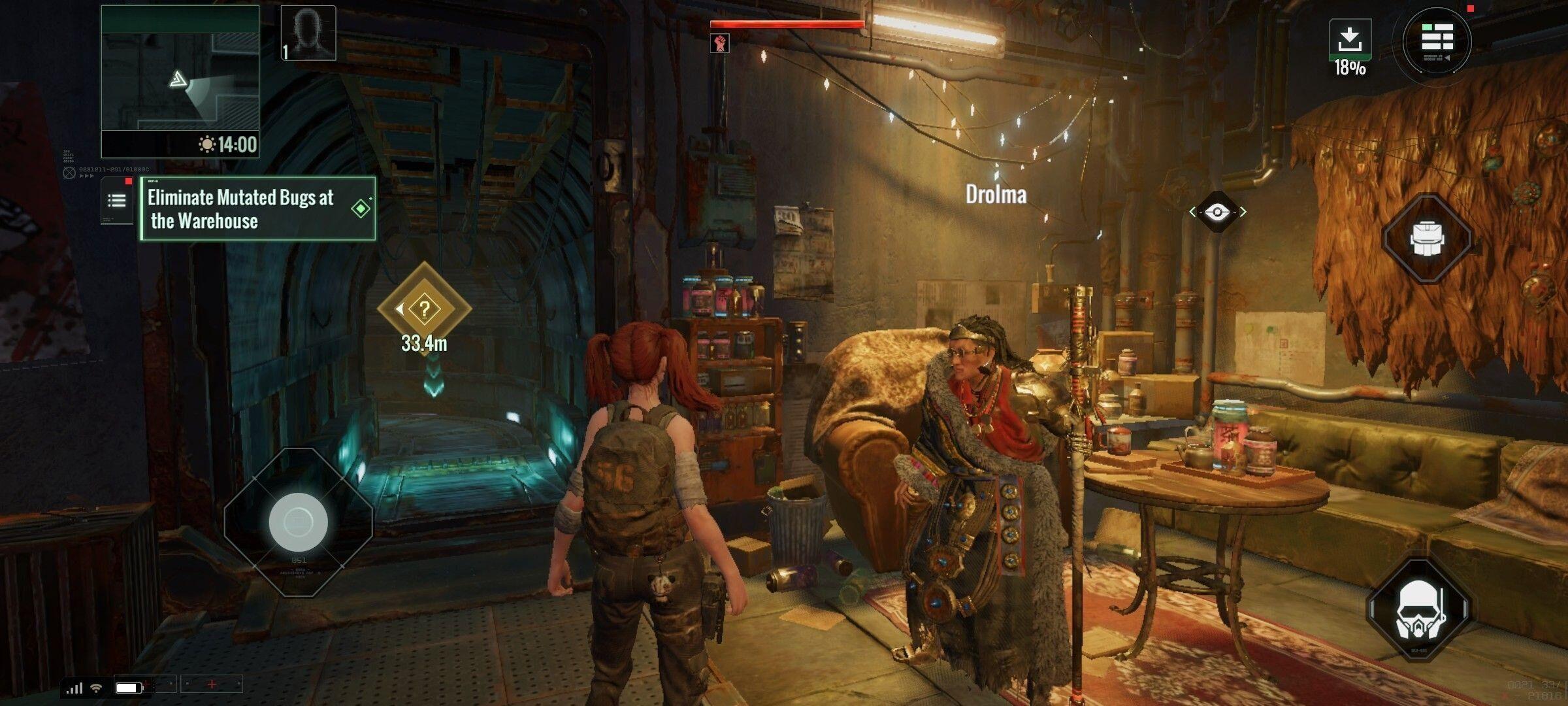This screenshot has height=706, width=1568.
Task: Open the quest list icon
Action: 117,201
